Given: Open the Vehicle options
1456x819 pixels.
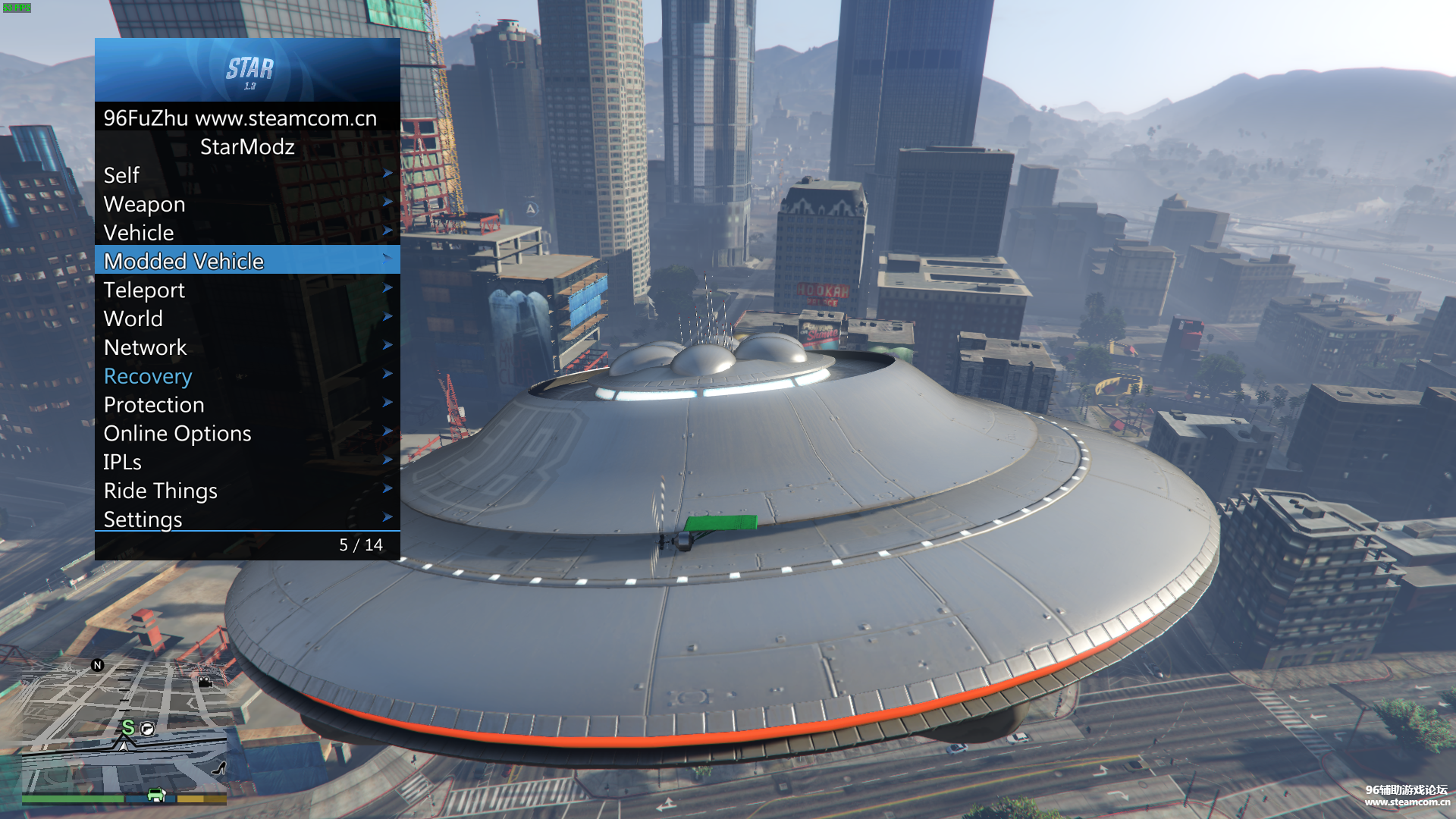Looking at the screenshot, I should pos(246,233).
